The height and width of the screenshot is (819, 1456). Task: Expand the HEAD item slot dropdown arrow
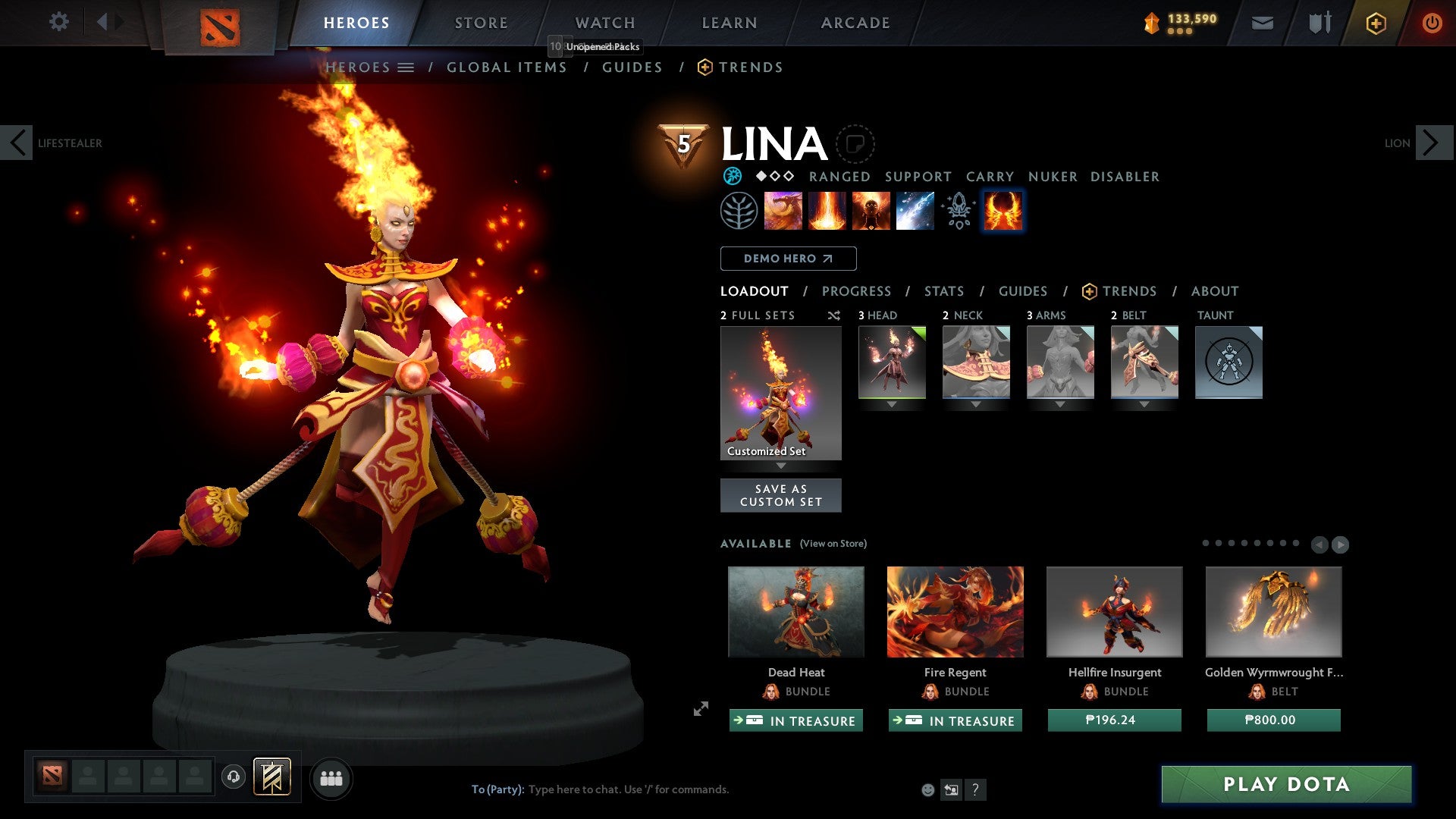click(891, 404)
